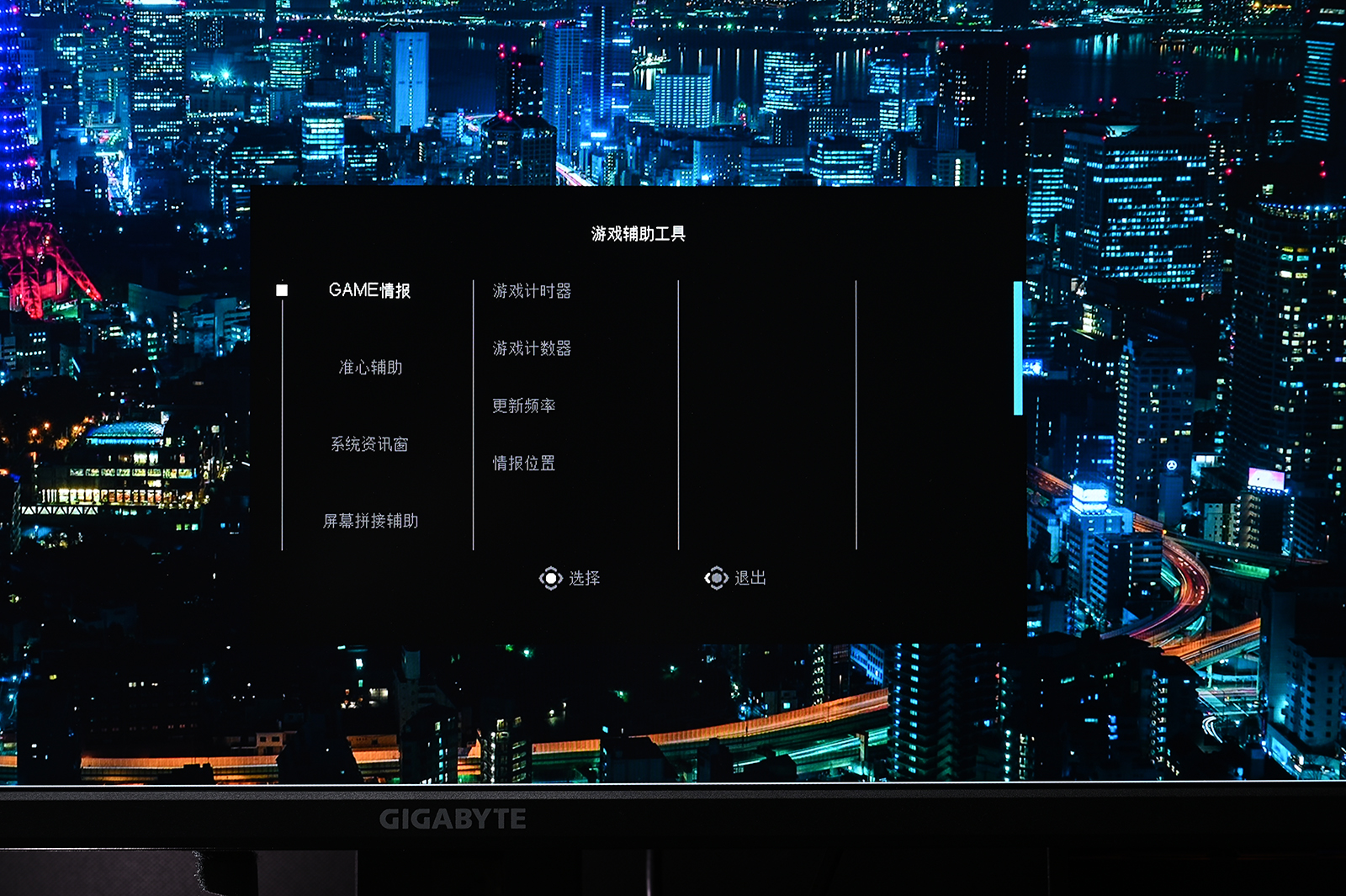Viewport: 1346px width, 896px height.
Task: Click the joystick exit icon near 退出
Action: click(x=717, y=578)
